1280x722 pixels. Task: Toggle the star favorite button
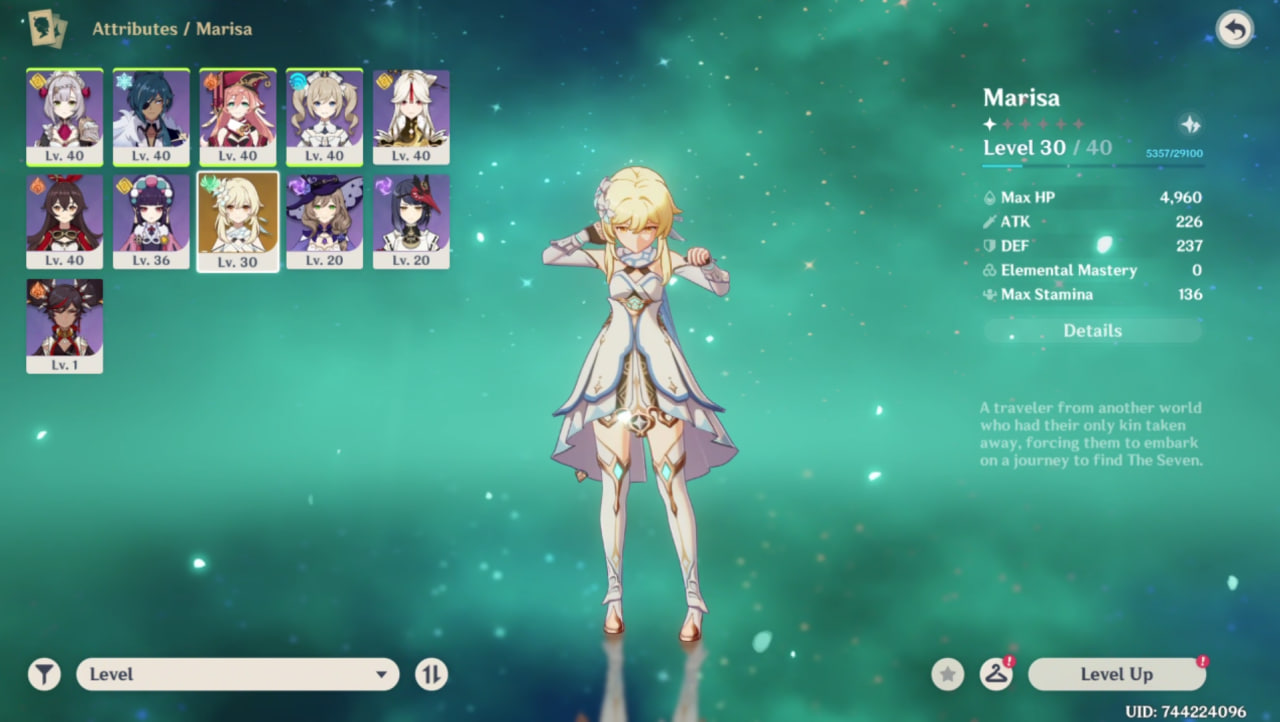[948, 674]
